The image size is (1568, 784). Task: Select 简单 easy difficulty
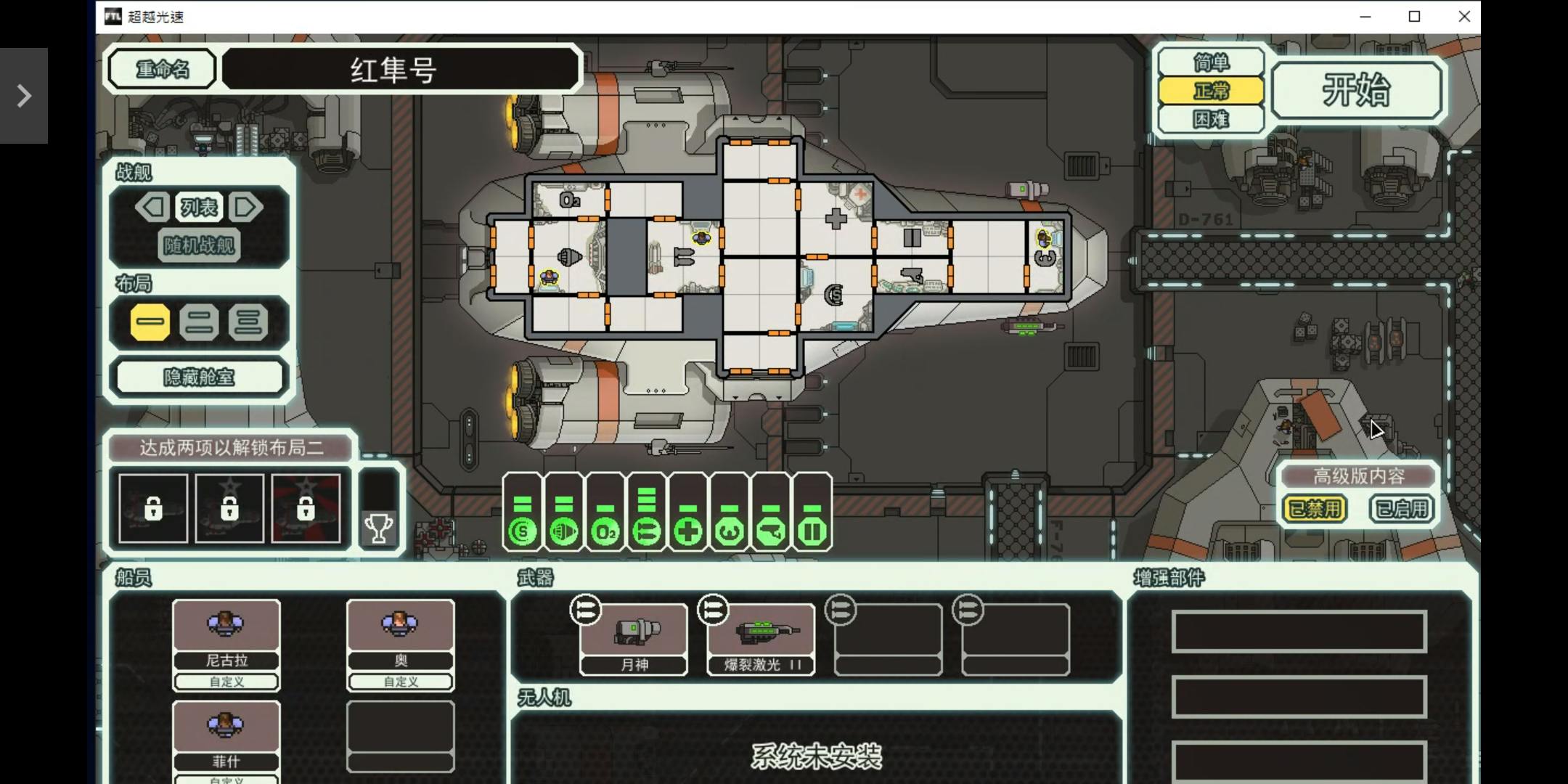point(1211,63)
